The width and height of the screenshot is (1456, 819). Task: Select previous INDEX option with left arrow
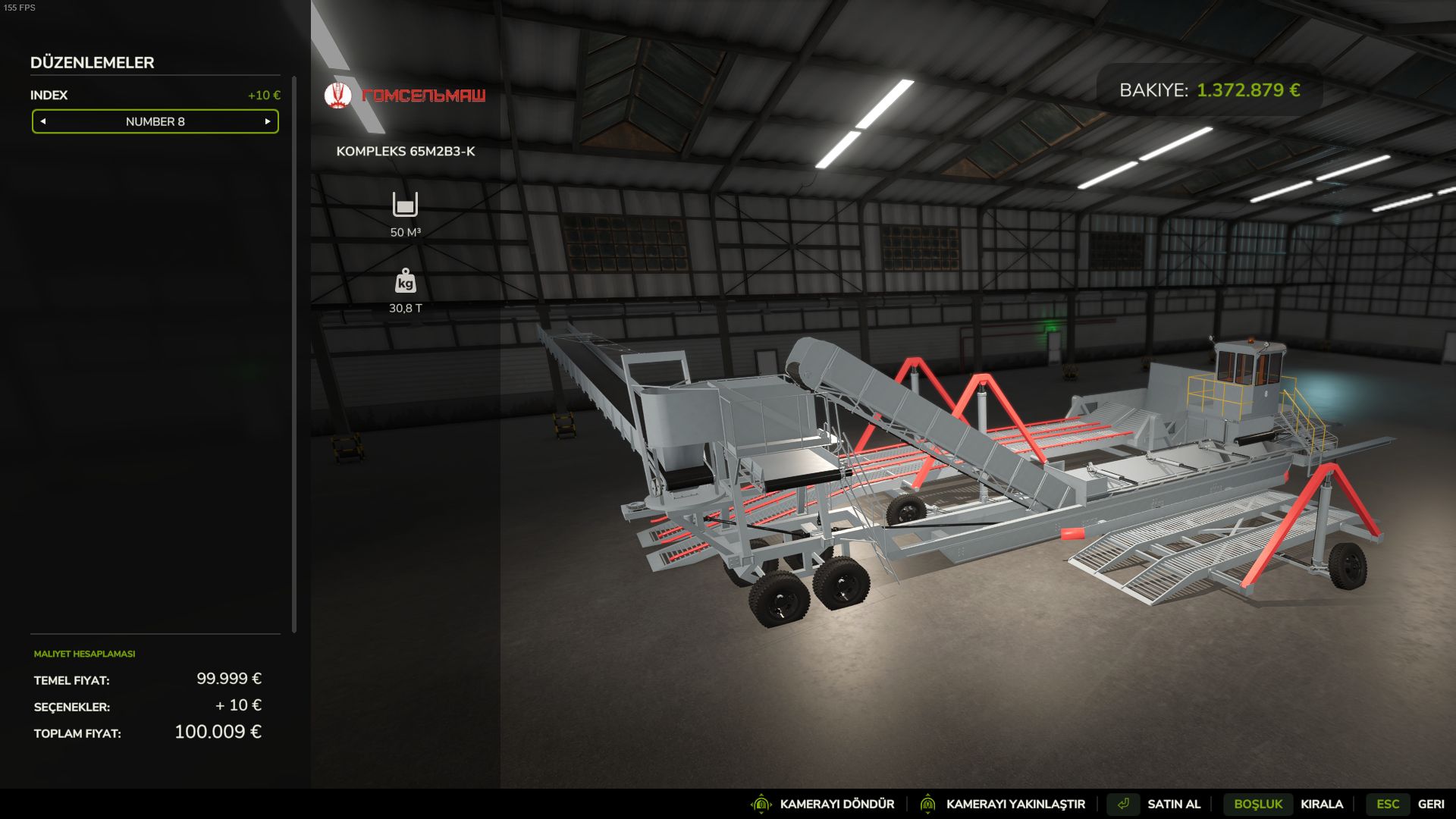pos(43,121)
